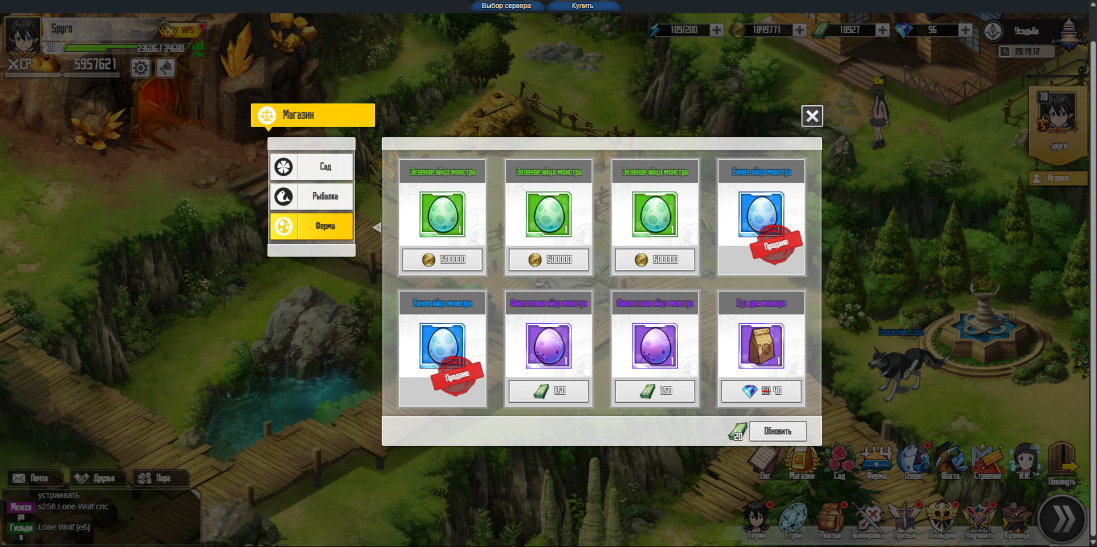Click the Обновить refresh button
1097x547 pixels.
(x=777, y=432)
